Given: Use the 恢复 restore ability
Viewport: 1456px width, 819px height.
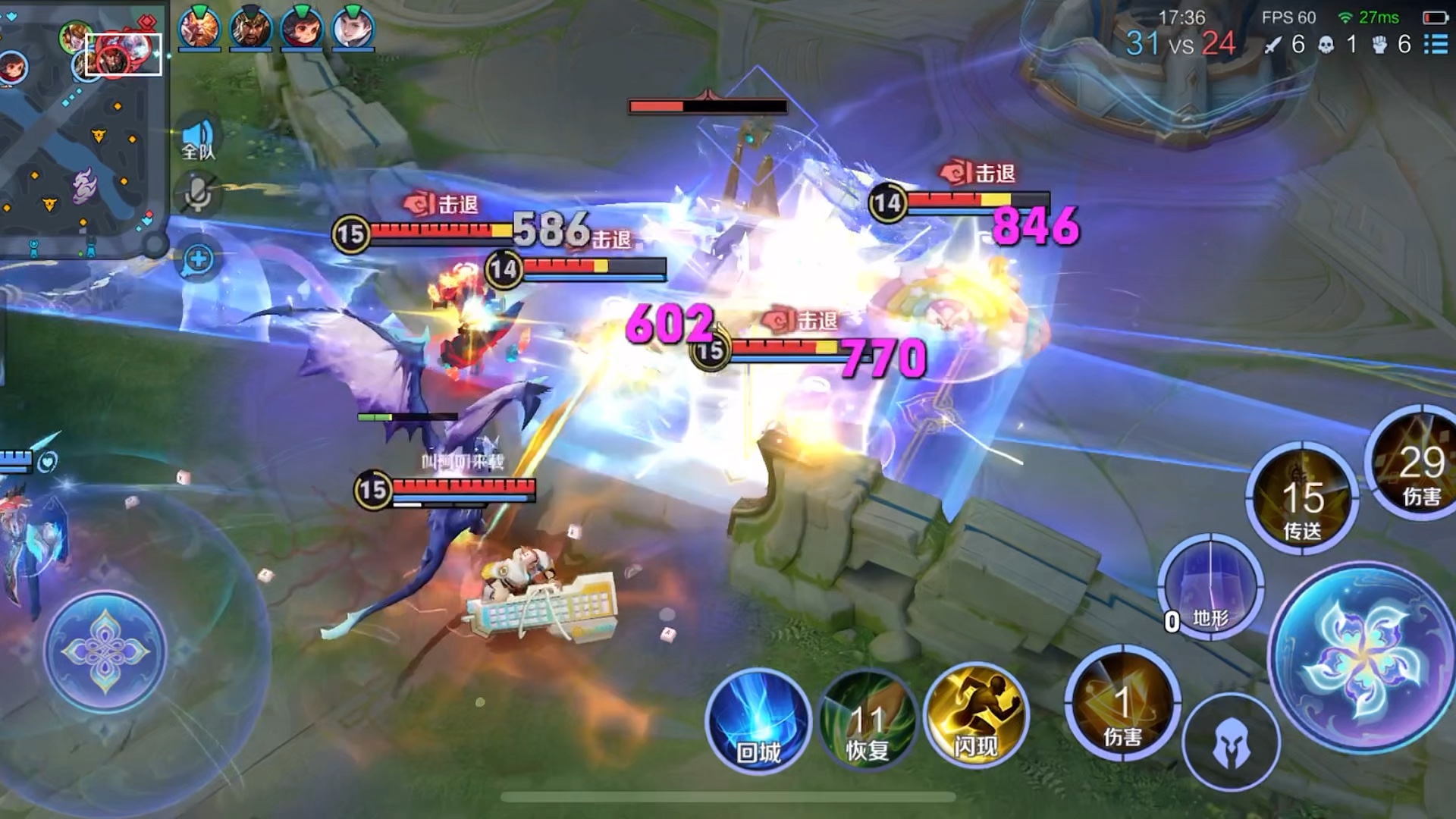Looking at the screenshot, I should tap(868, 722).
